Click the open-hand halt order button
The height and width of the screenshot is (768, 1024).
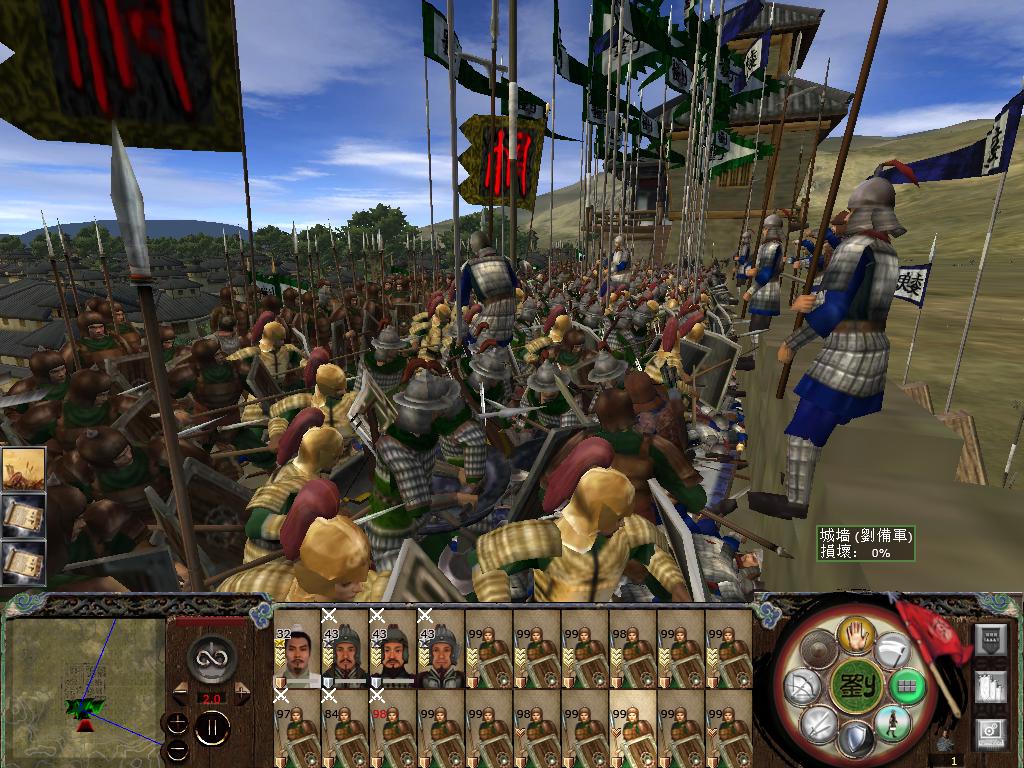tap(858, 634)
